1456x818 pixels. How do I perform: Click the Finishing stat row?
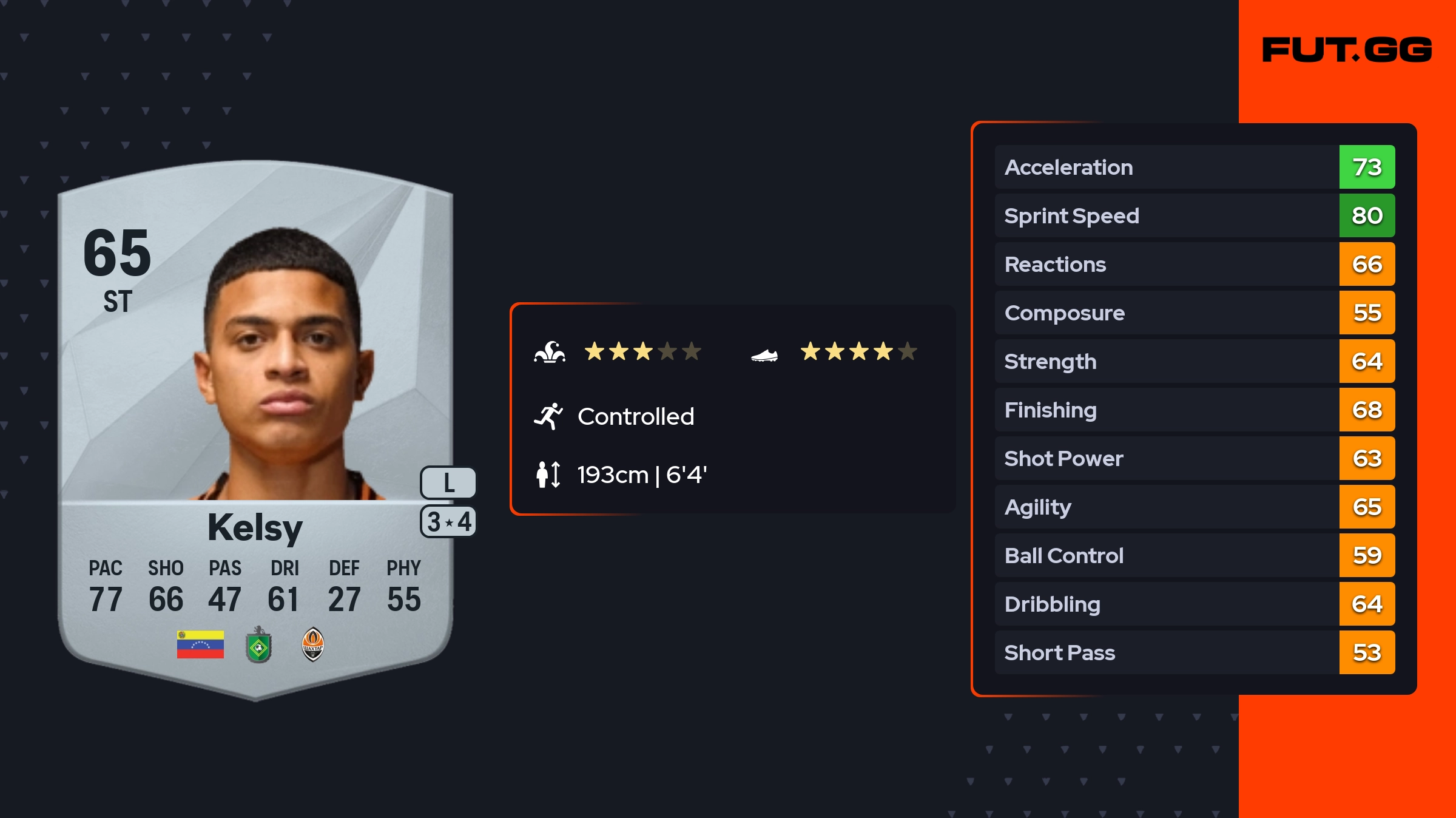pyautogui.click(x=1194, y=410)
